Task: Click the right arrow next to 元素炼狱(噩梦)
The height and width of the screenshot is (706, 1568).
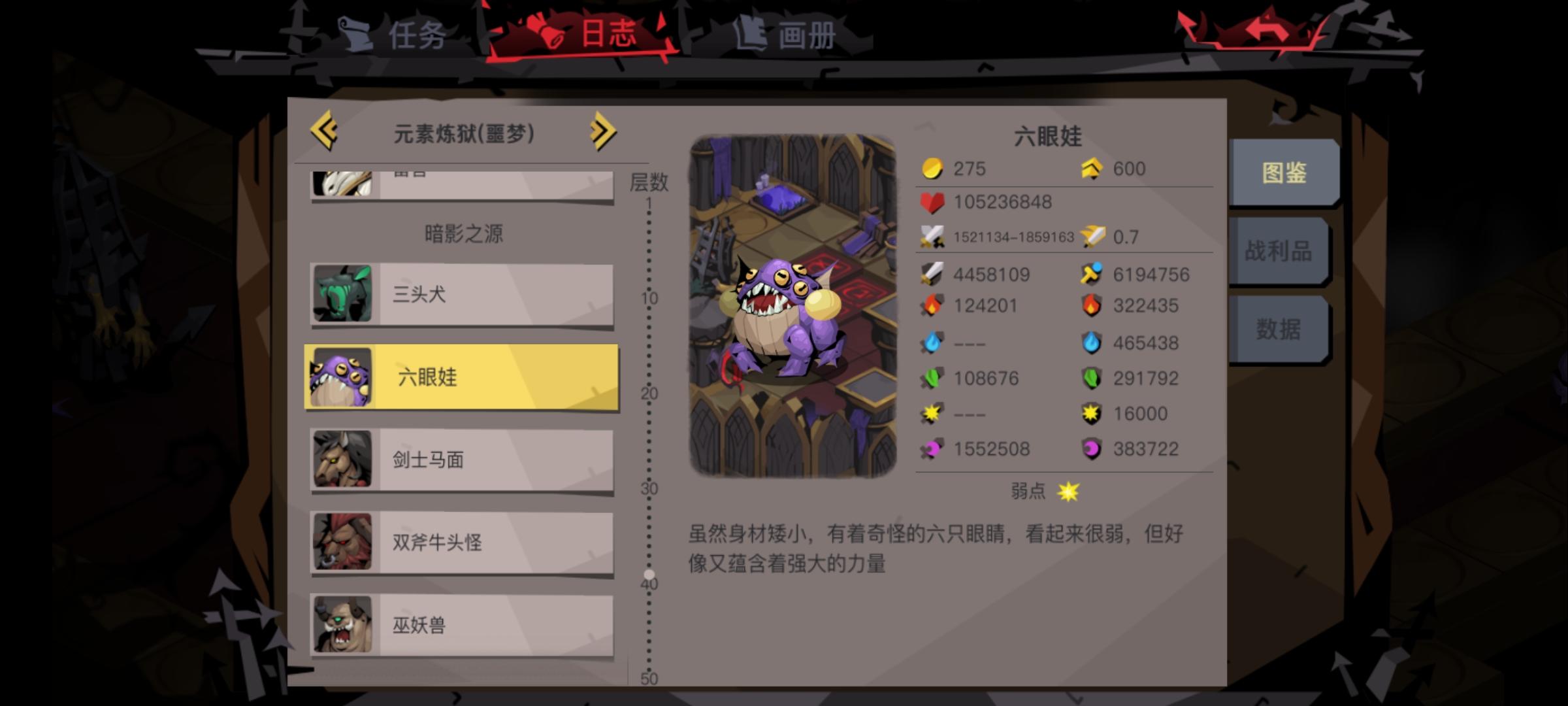Action: tap(602, 131)
